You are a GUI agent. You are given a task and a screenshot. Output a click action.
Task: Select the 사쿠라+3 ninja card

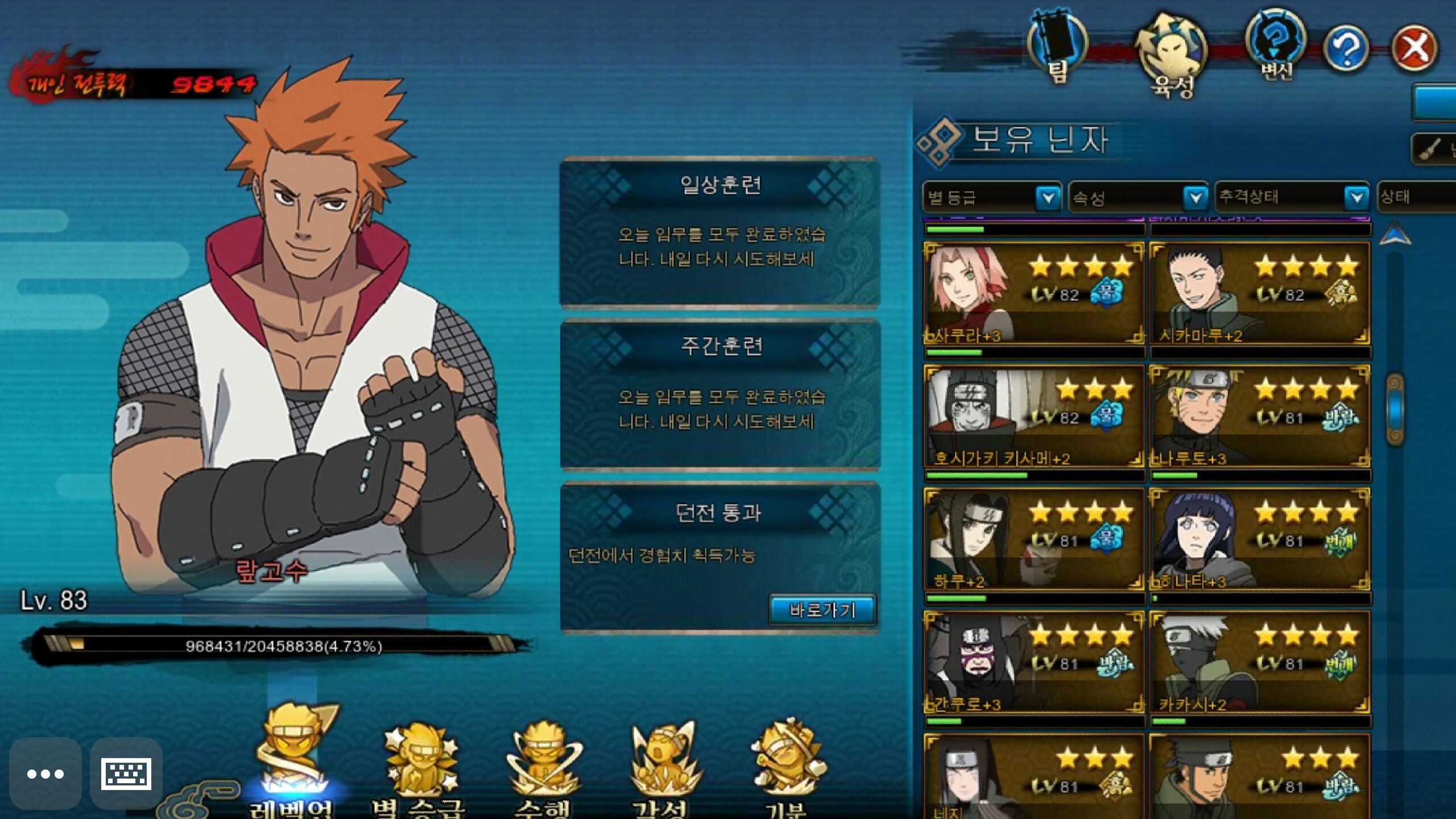click(x=1033, y=293)
